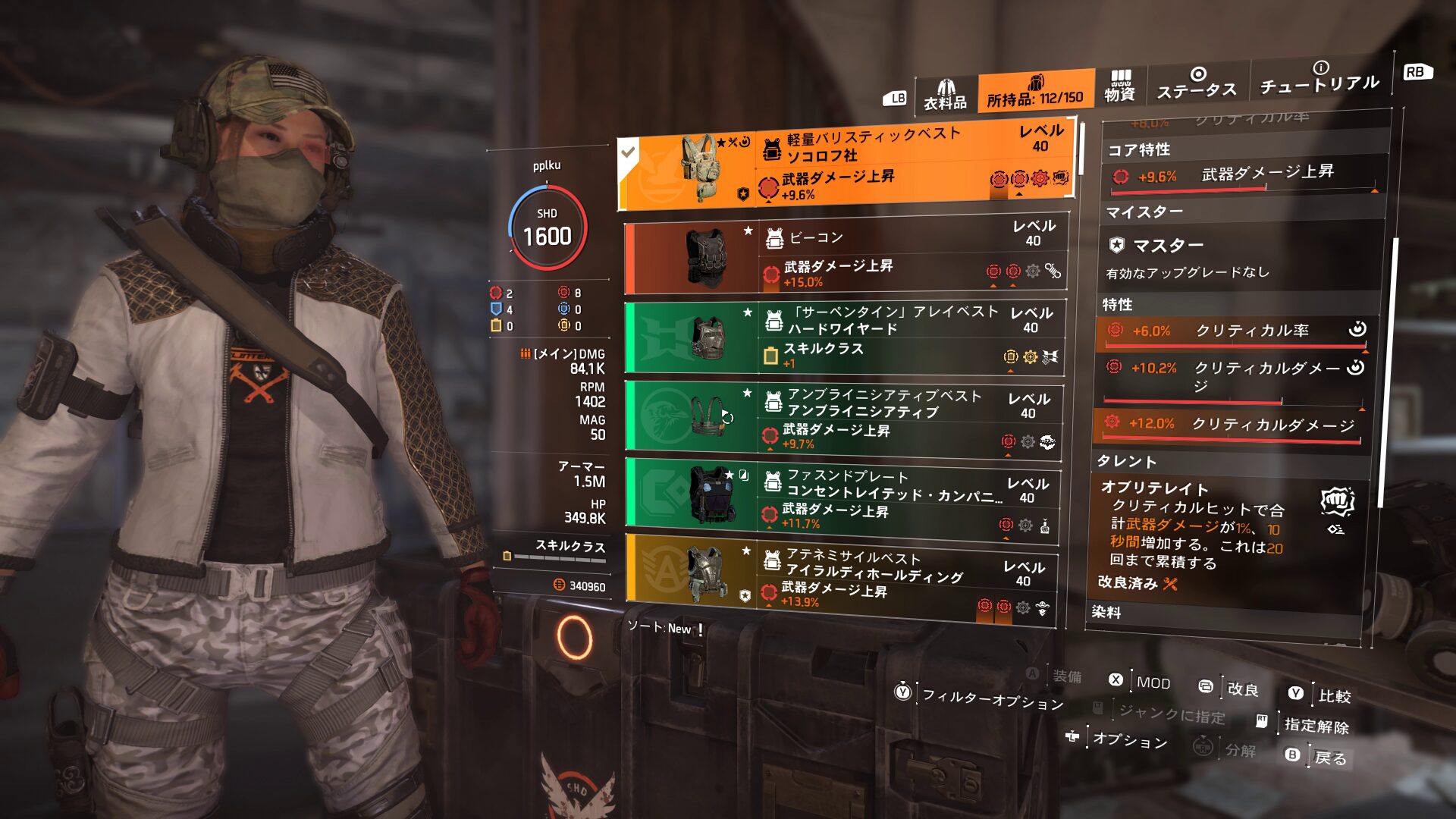Image resolution: width=1456 pixels, height=819 pixels.
Task: Choose the サーペンタイン アレイベスト row
Action: 844,338
